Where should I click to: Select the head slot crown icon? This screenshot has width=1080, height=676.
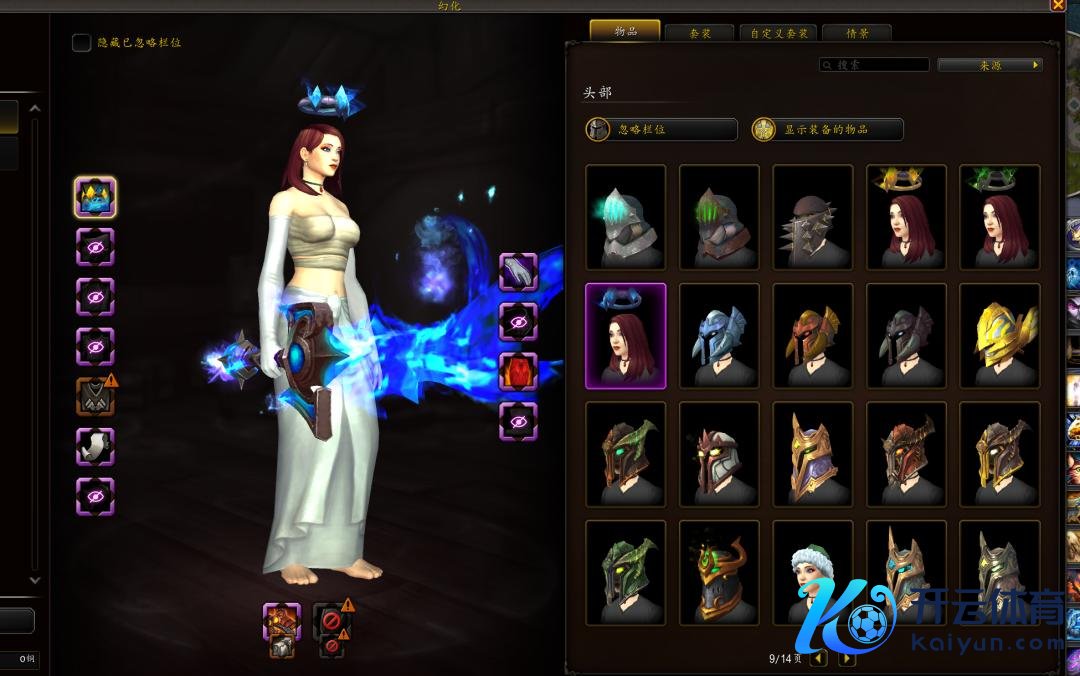coord(95,197)
